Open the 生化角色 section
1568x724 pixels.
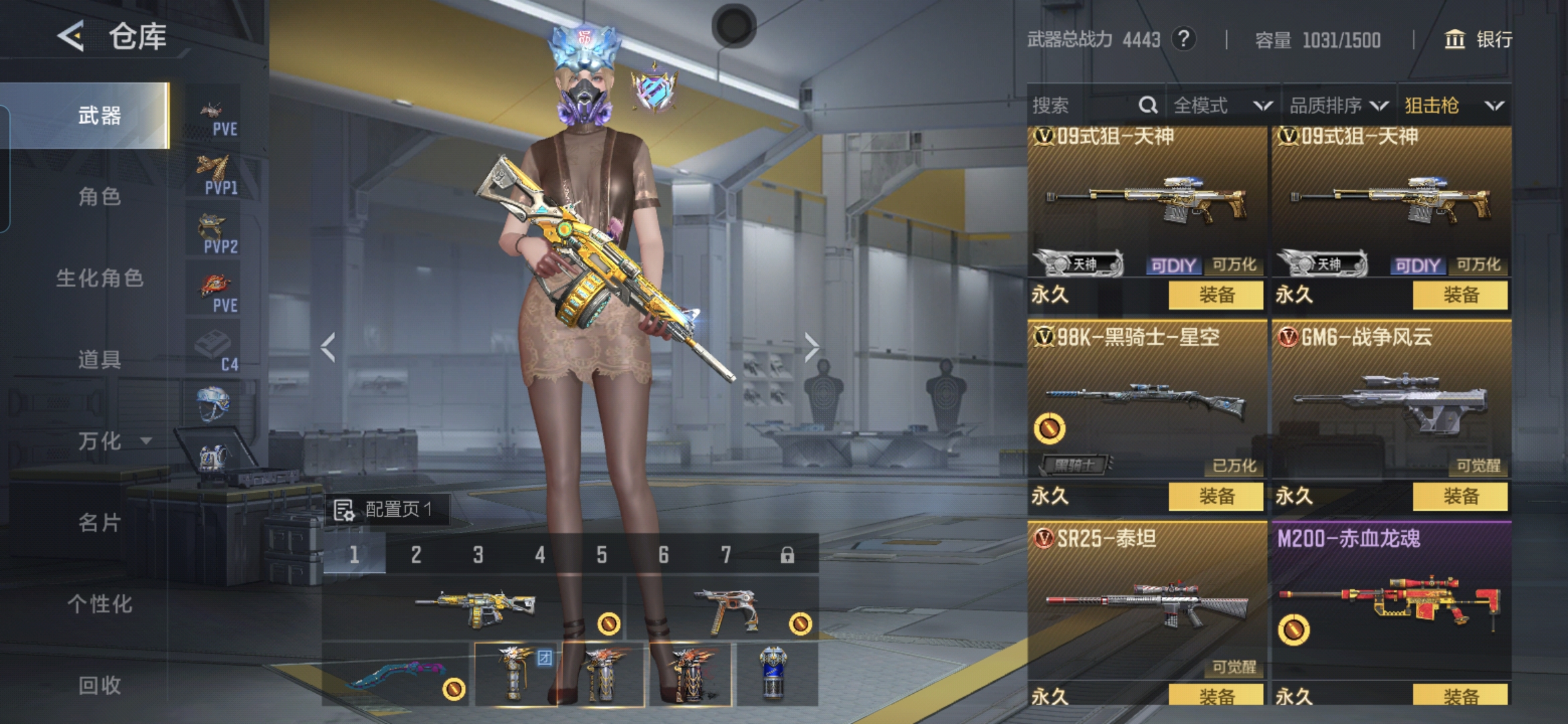click(99, 278)
